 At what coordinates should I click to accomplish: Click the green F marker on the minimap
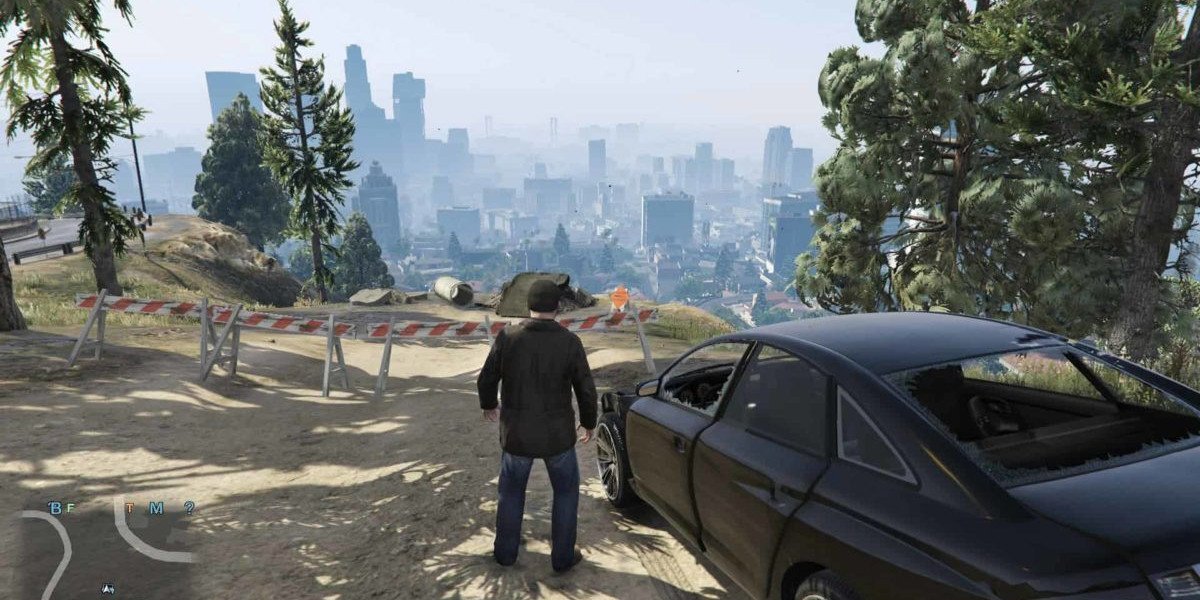(69, 508)
